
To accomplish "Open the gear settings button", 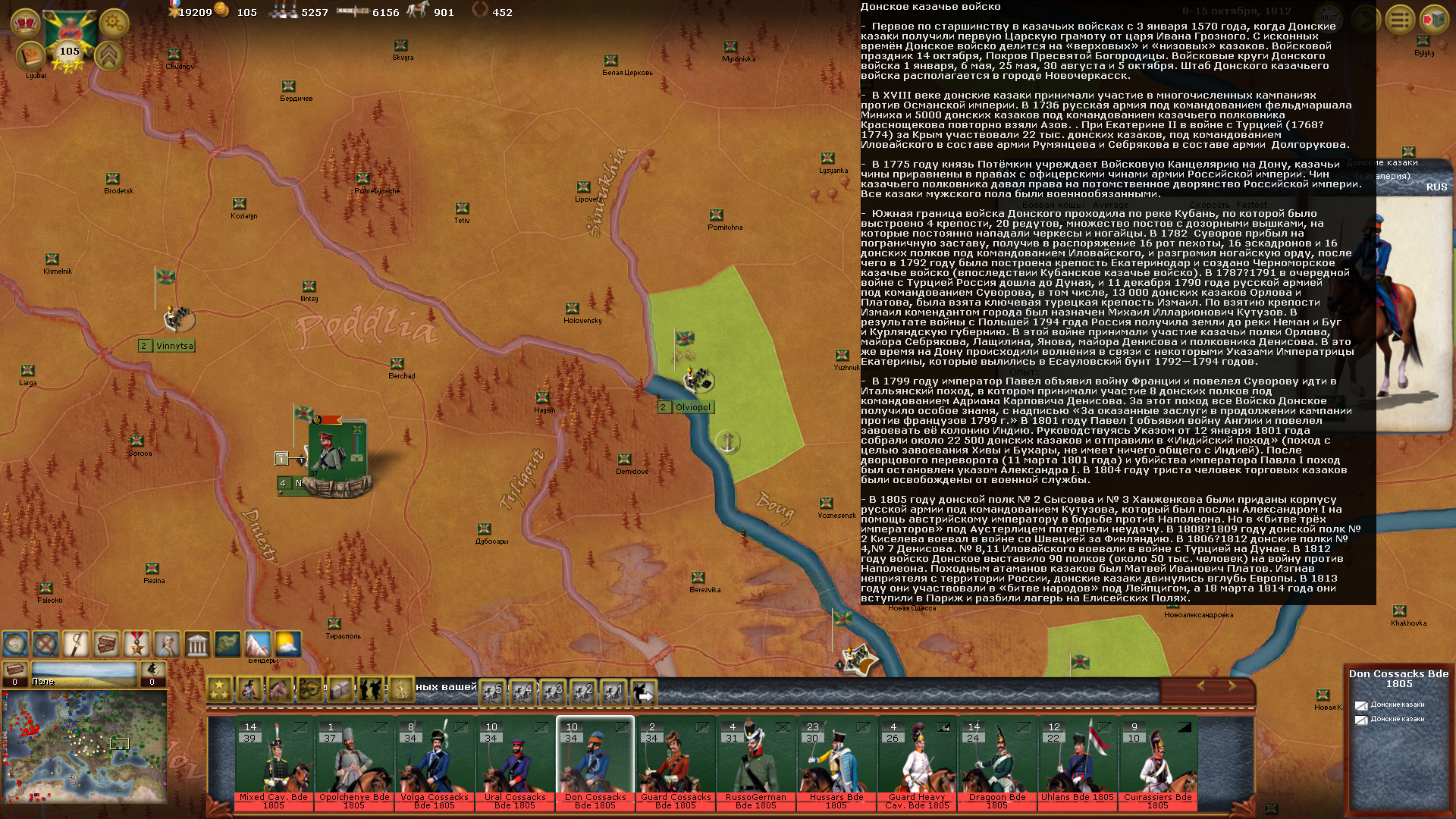I will click(114, 23).
